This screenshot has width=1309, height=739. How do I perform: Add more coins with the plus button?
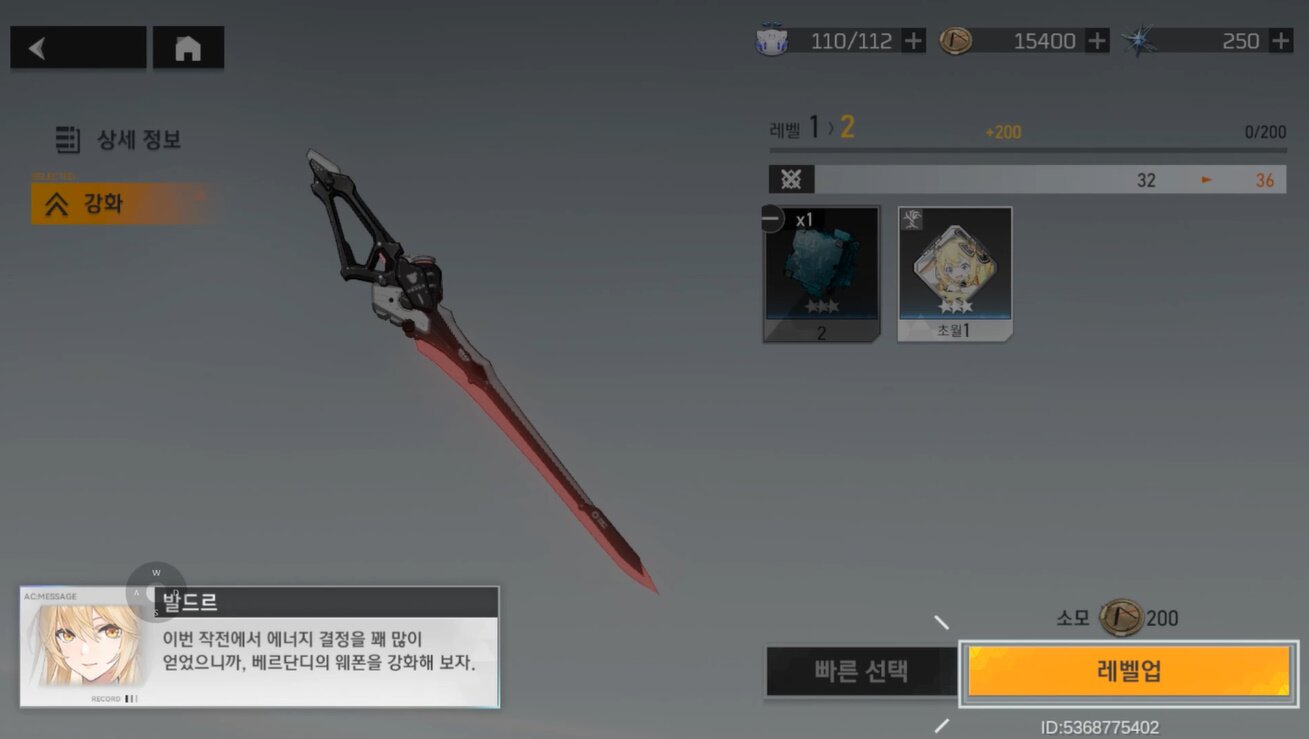tap(1097, 41)
